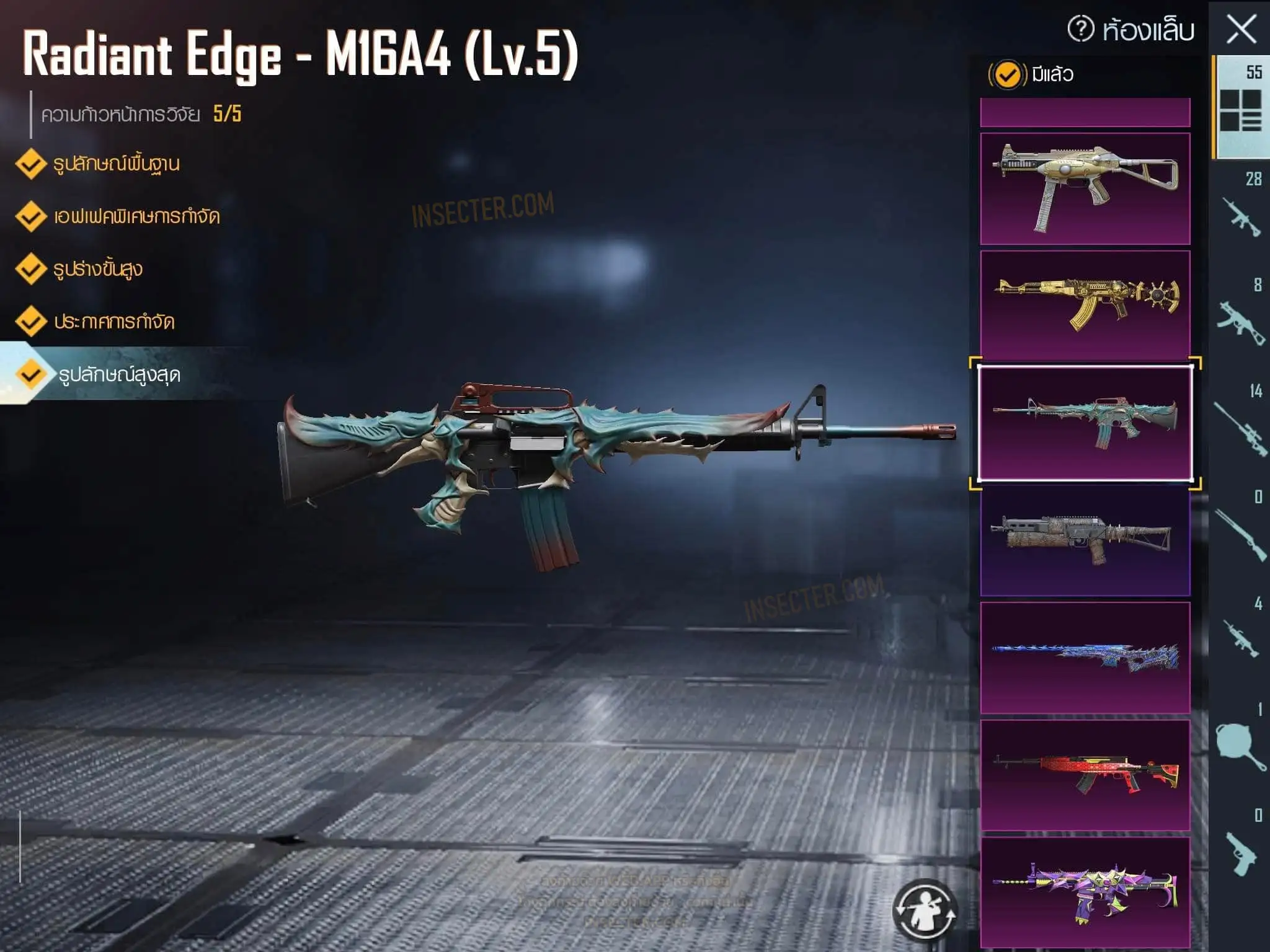
Task: Tap the character preview rotate button
Action: point(925,909)
